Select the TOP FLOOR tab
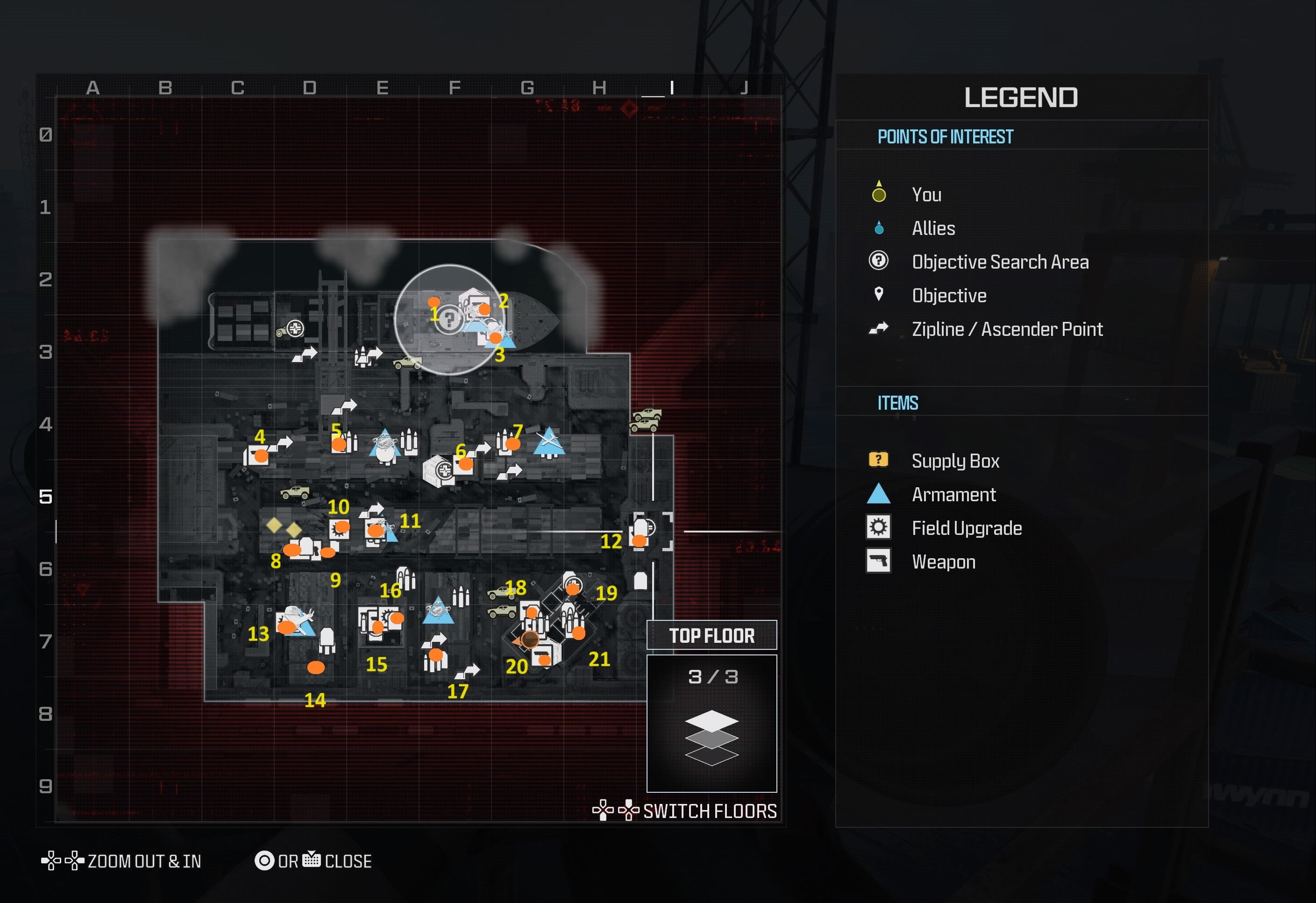Screen dimensions: 1316x903 pos(712,635)
